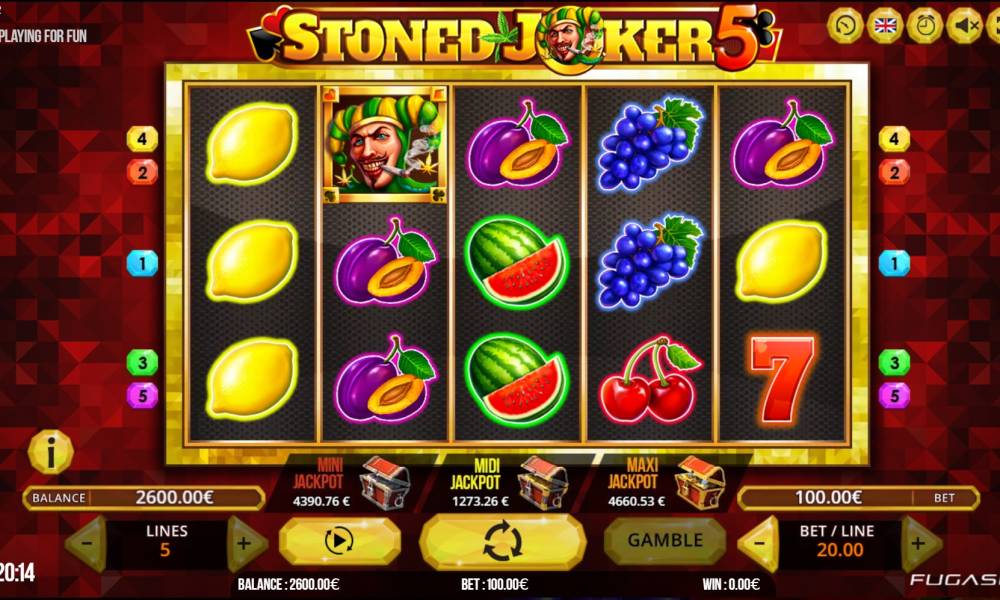Select payline 4 marker on left side
Viewport: 1000px width, 600px height.
(142, 138)
